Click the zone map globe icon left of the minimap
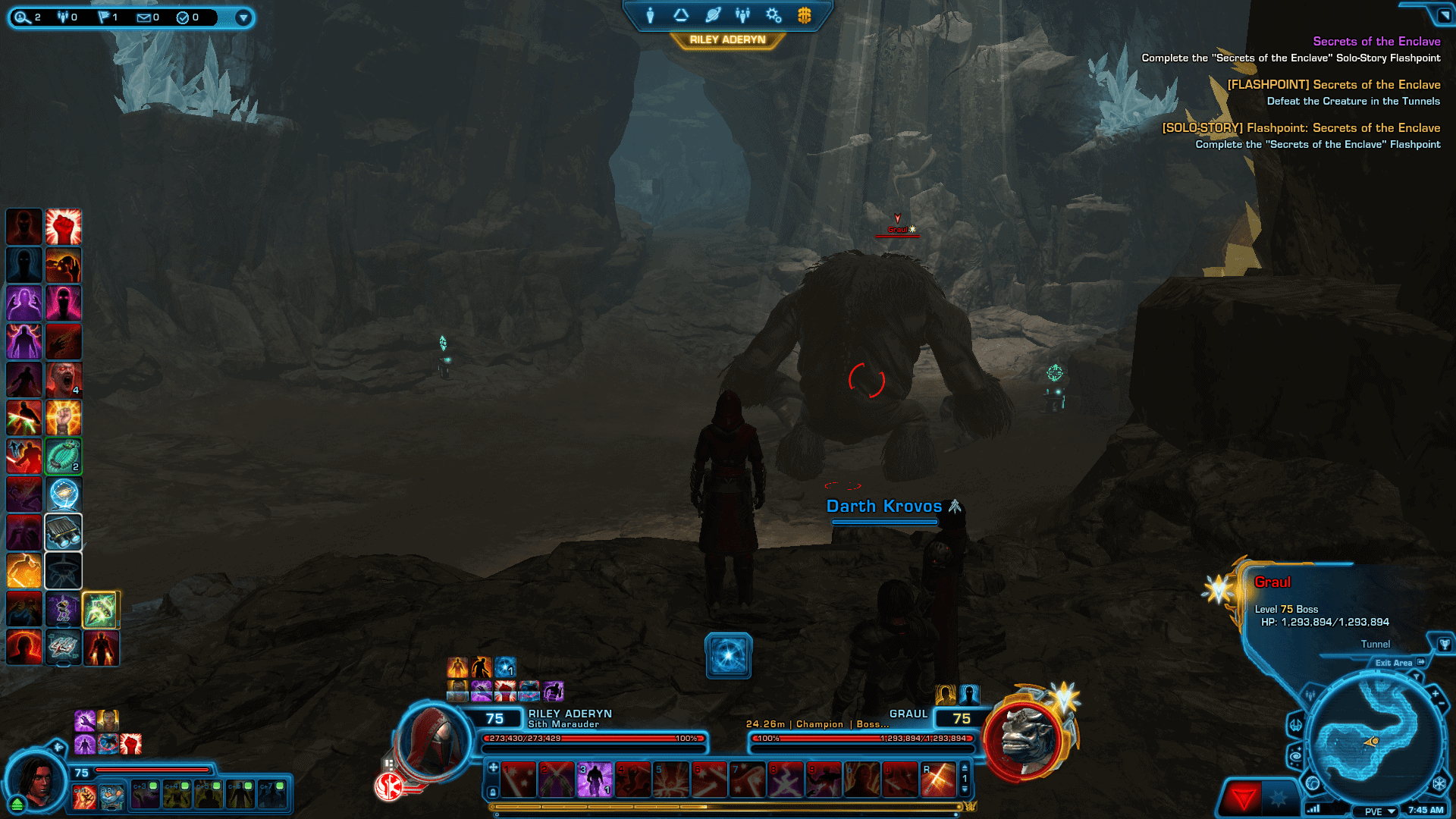 point(1313,784)
